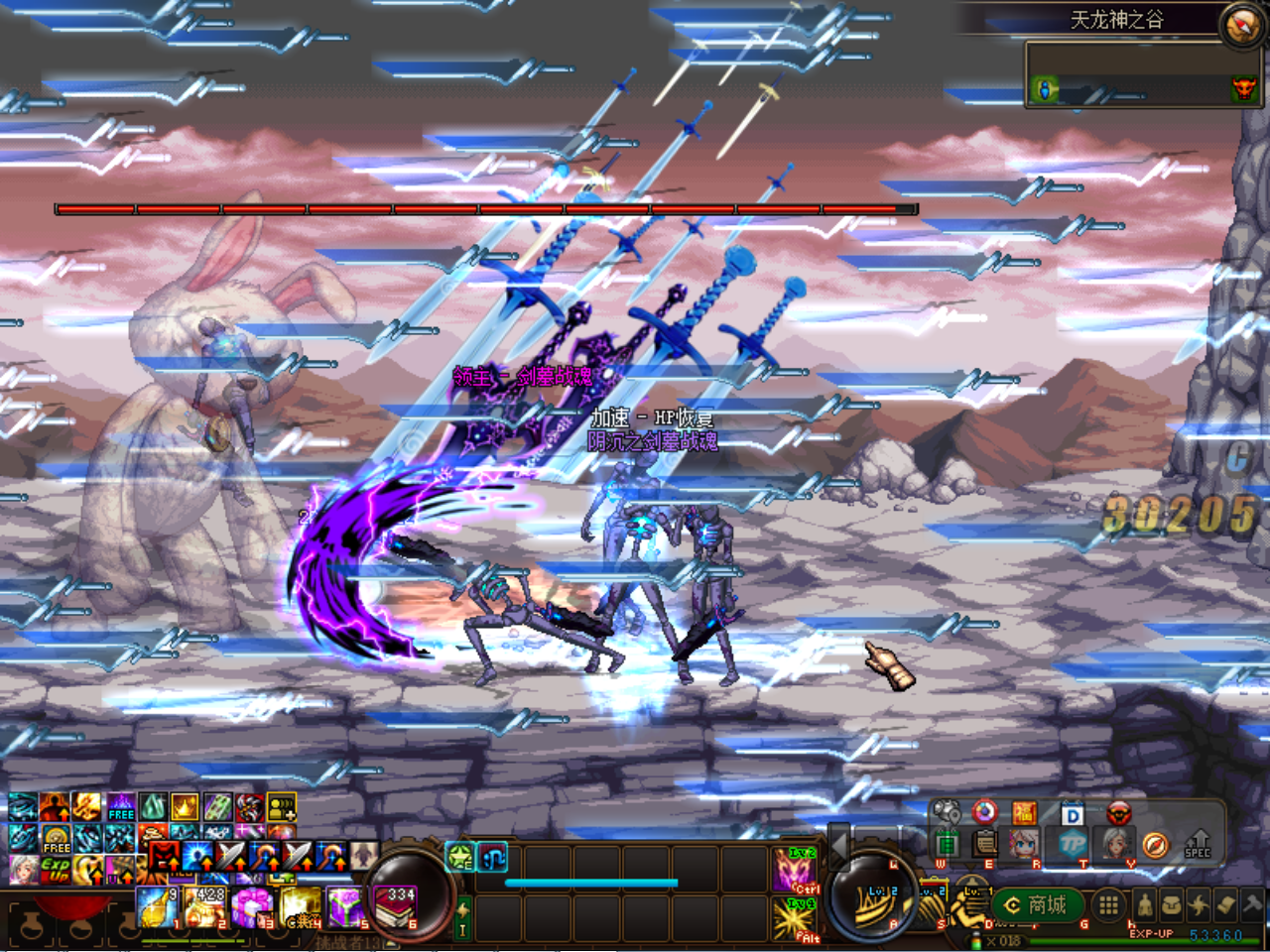Open the character avatar menu icon

point(1023,842)
